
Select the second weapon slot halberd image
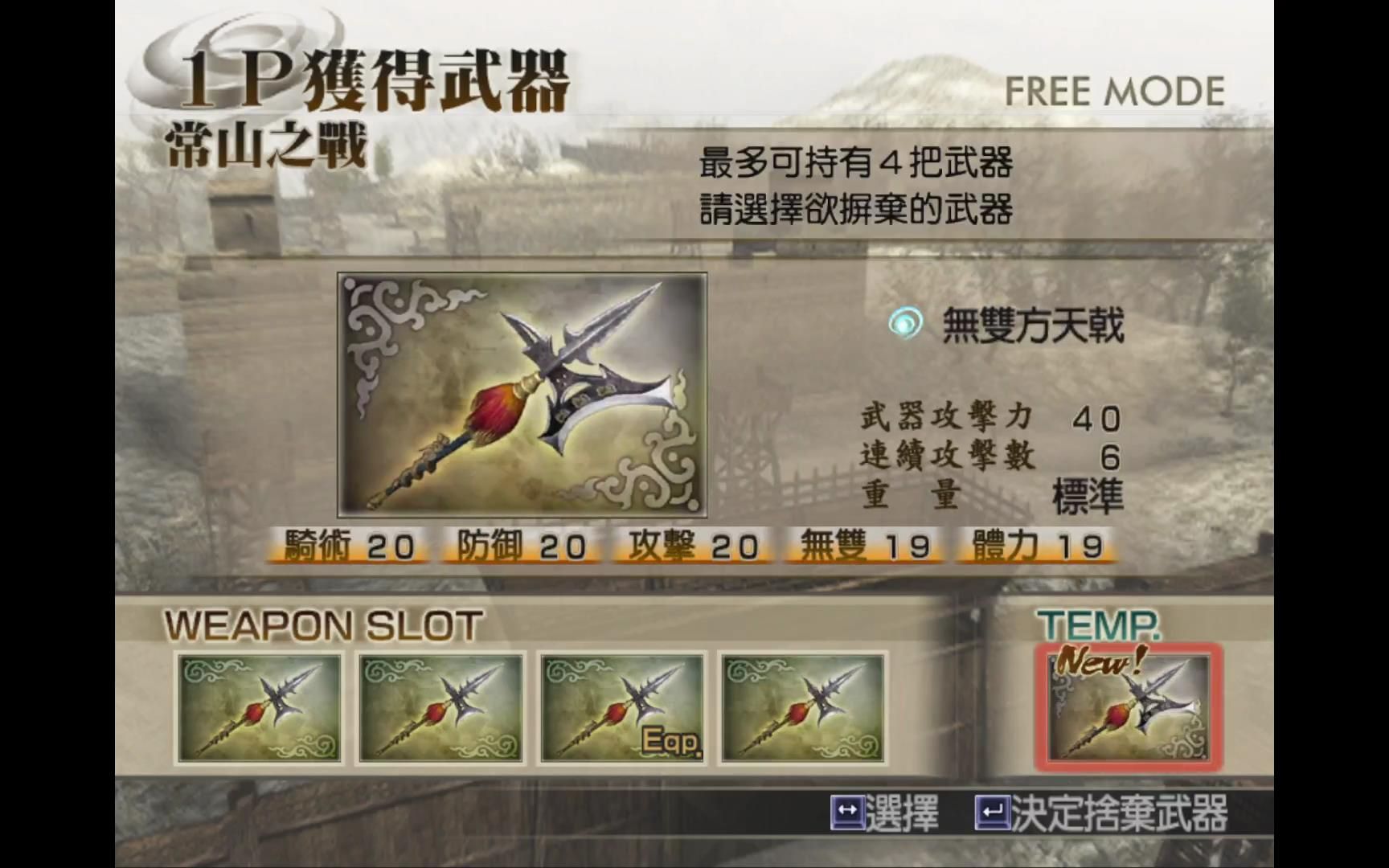[x=440, y=706]
